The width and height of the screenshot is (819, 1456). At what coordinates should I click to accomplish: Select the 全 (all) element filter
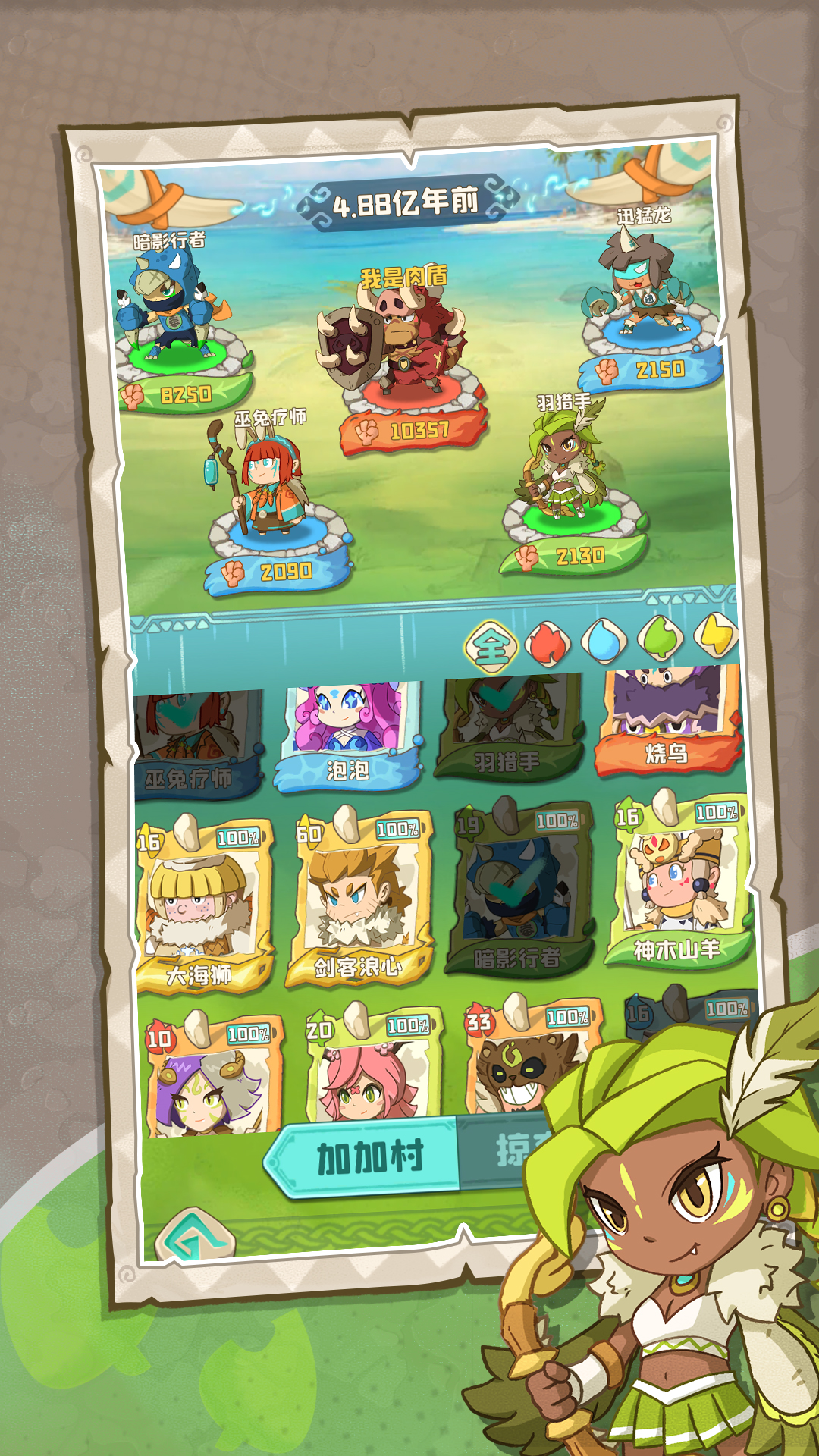pos(491,647)
